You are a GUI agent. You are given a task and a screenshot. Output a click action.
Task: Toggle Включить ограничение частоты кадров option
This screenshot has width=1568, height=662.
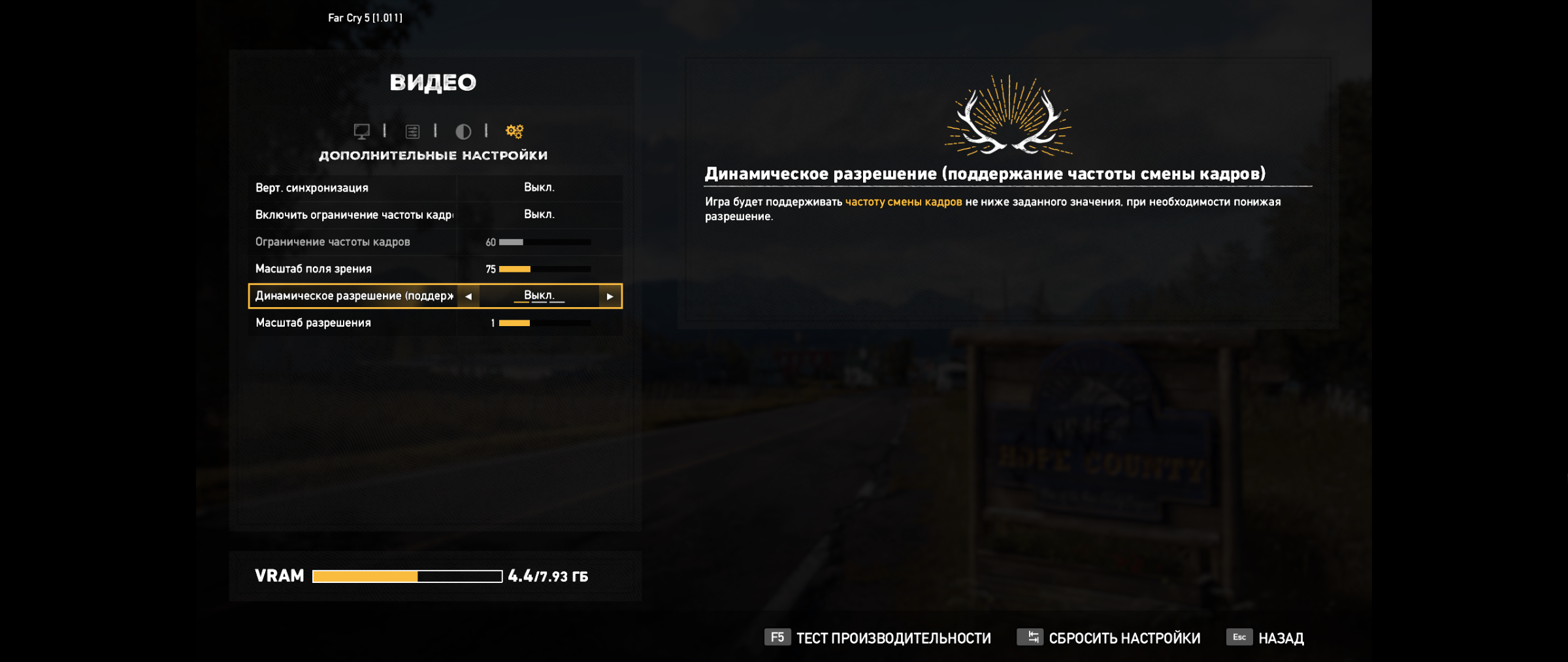coord(539,214)
